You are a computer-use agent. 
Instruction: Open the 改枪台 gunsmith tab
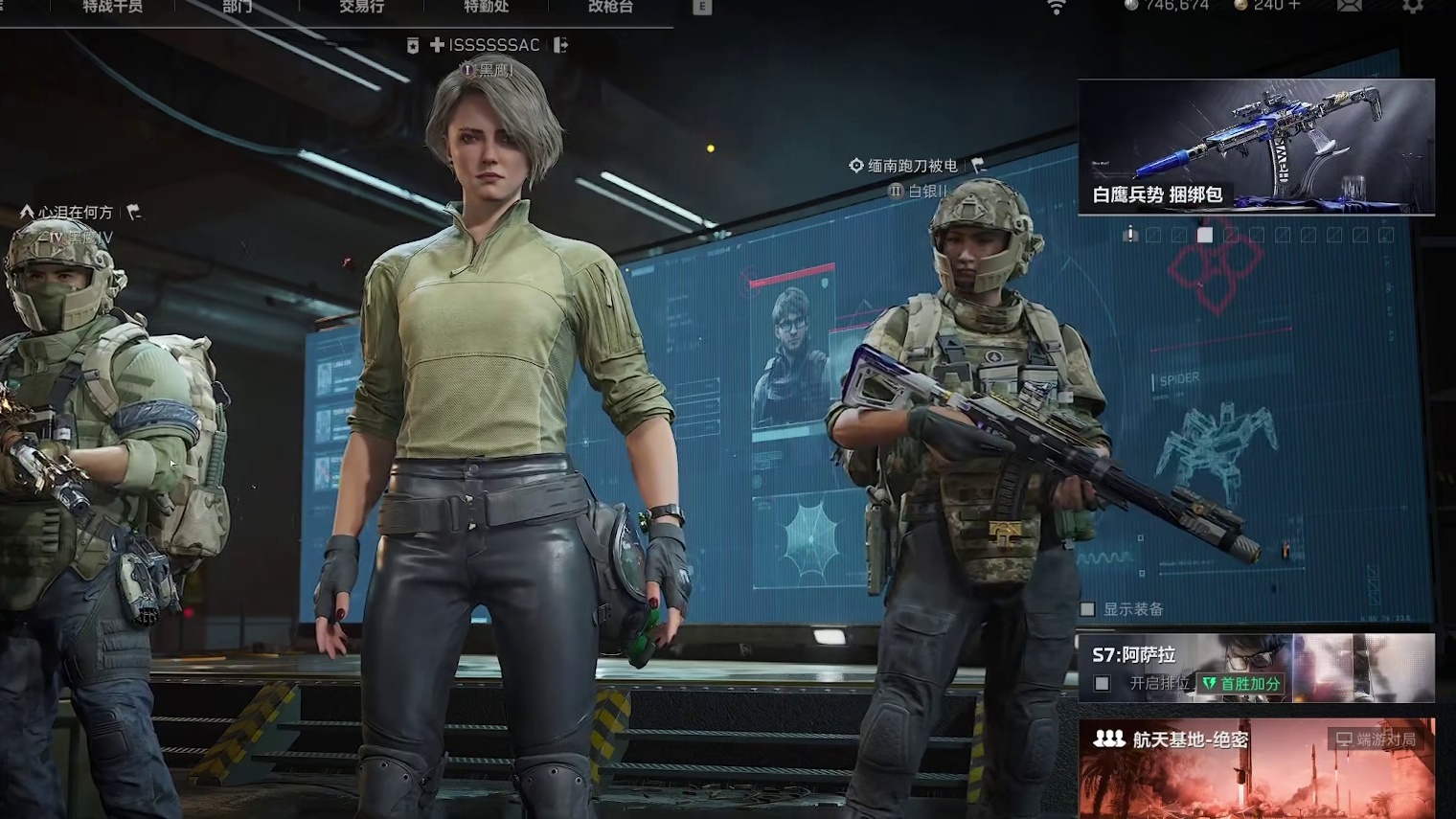coord(610,7)
